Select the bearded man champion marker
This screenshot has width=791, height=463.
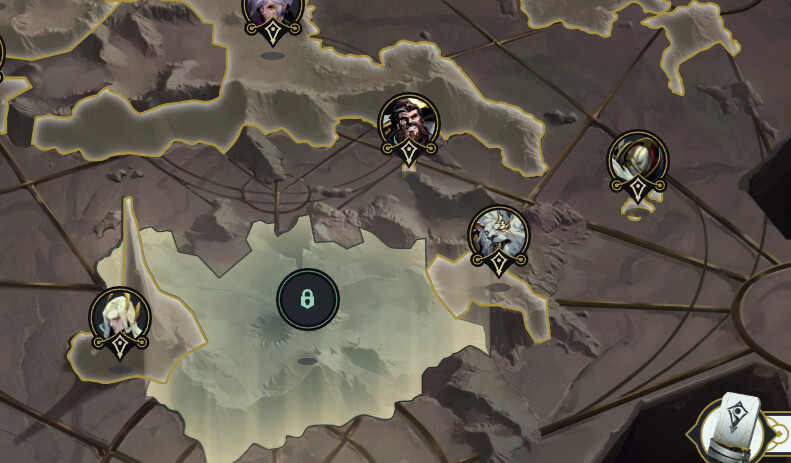(x=407, y=124)
